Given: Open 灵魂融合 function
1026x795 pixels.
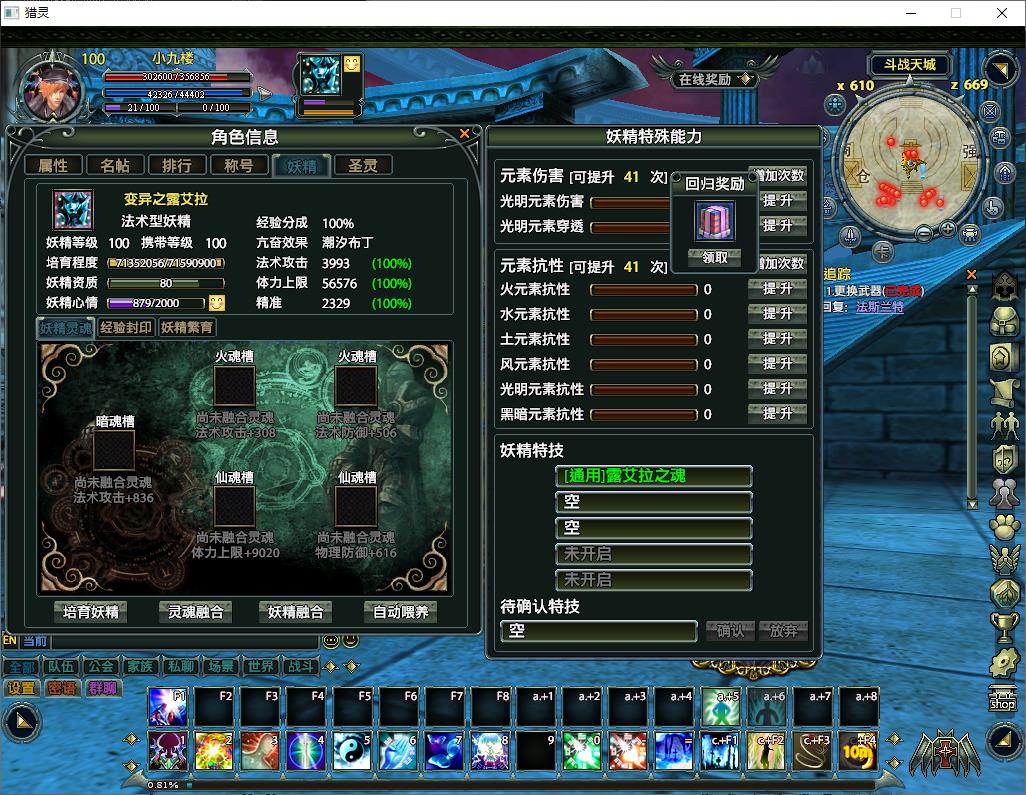Looking at the screenshot, I should pos(195,612).
